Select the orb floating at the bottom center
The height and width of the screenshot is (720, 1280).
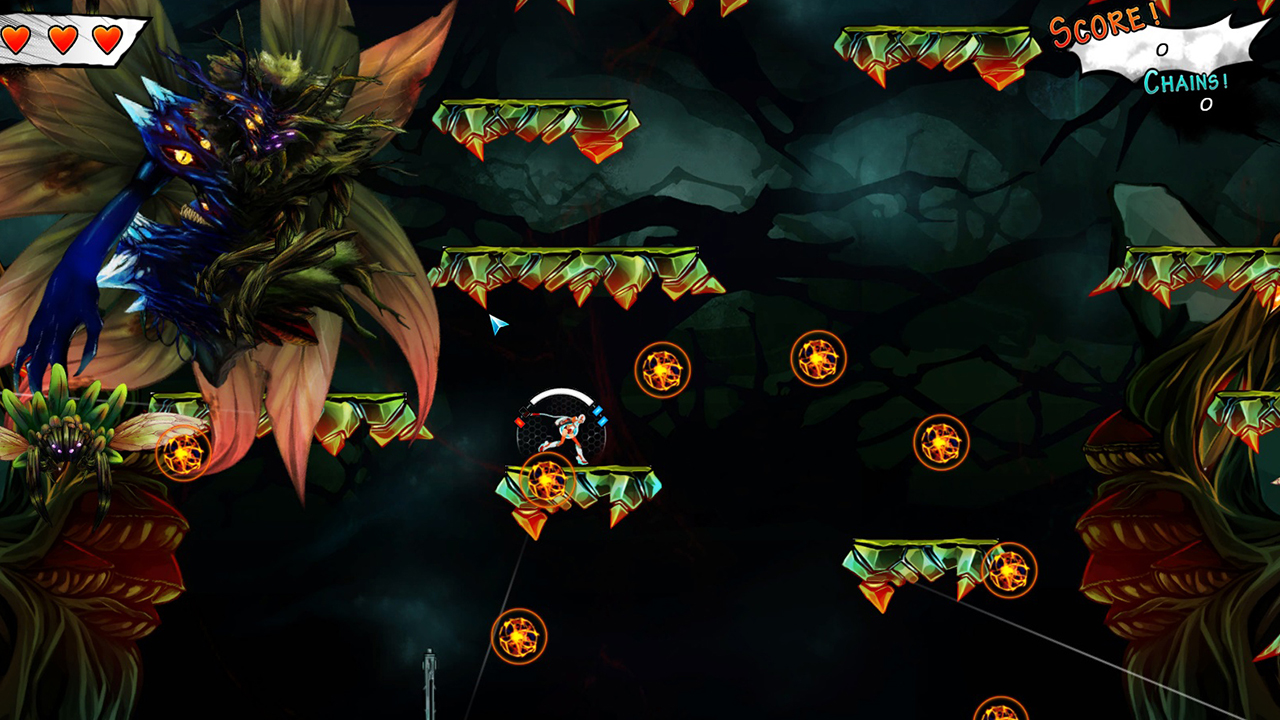[x=519, y=635]
